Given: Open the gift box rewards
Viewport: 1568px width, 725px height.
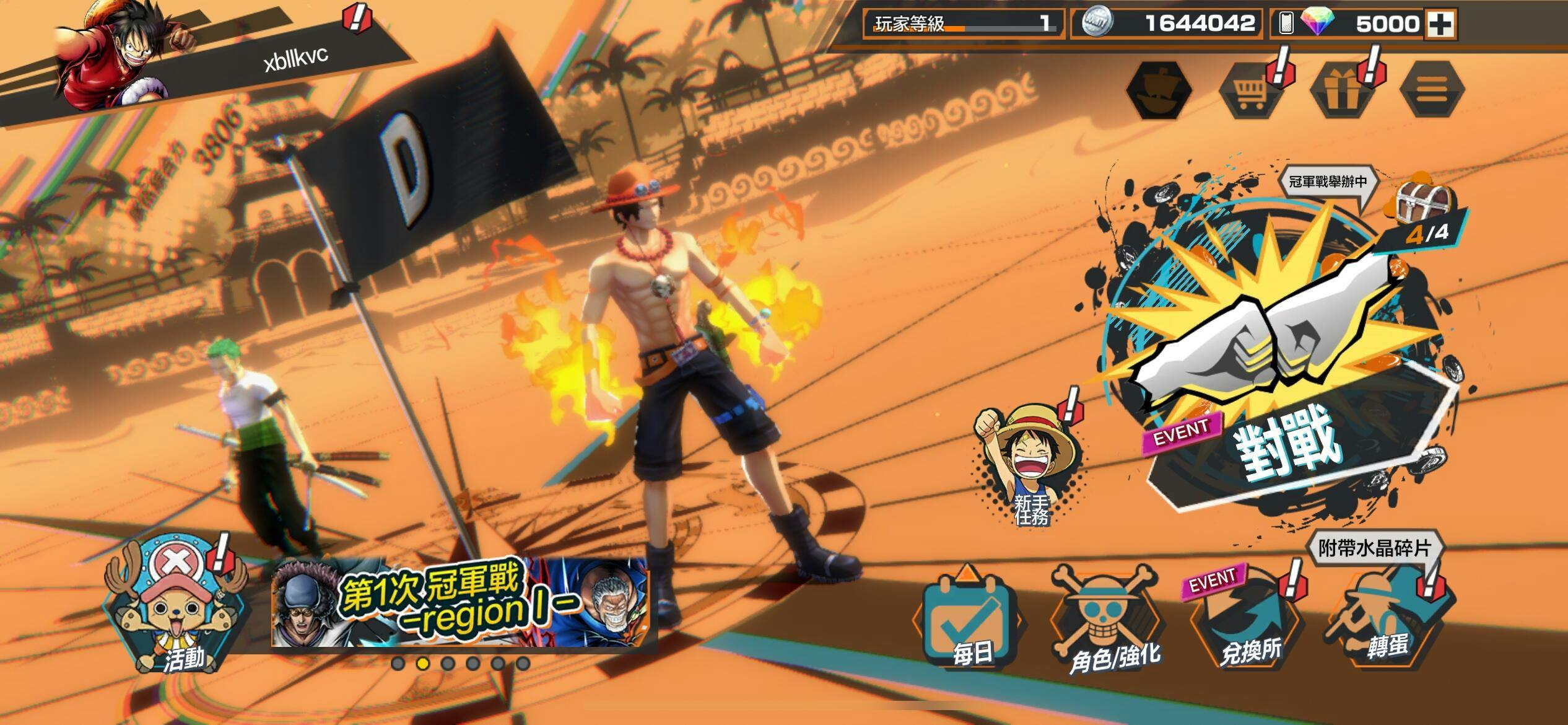Looking at the screenshot, I should click(1341, 91).
